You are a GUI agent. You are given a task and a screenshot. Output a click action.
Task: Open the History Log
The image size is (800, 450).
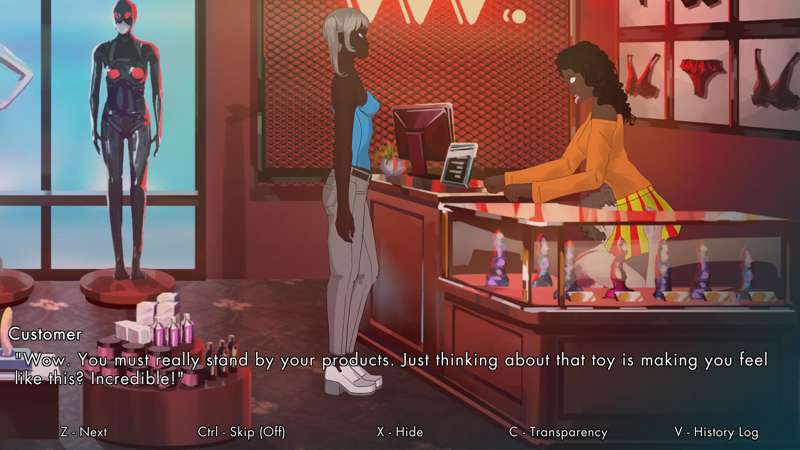click(x=716, y=432)
